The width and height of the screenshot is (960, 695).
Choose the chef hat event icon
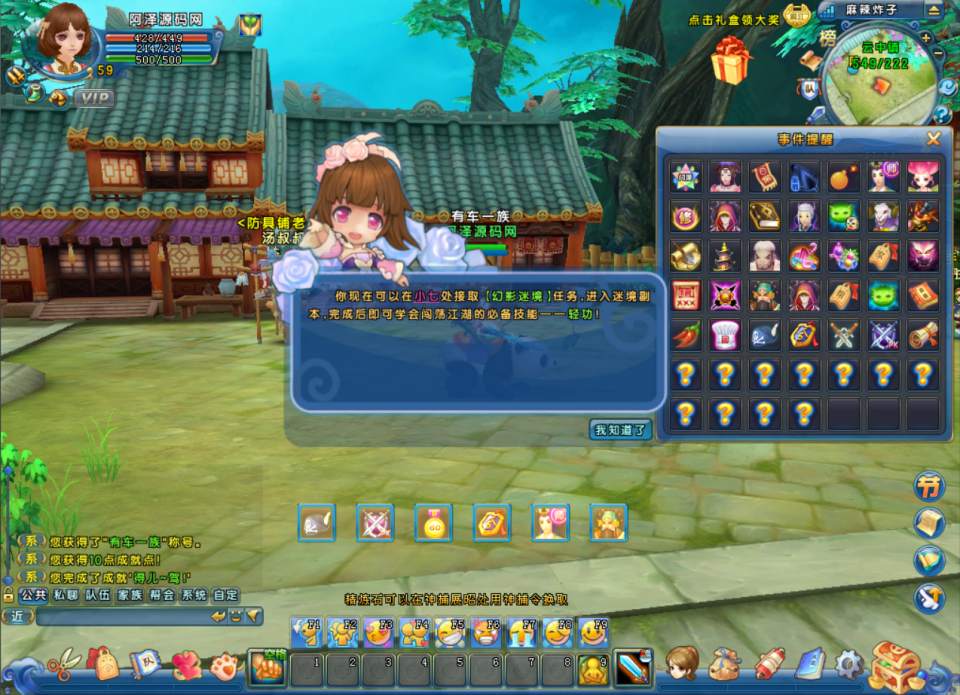pyautogui.click(x=724, y=334)
